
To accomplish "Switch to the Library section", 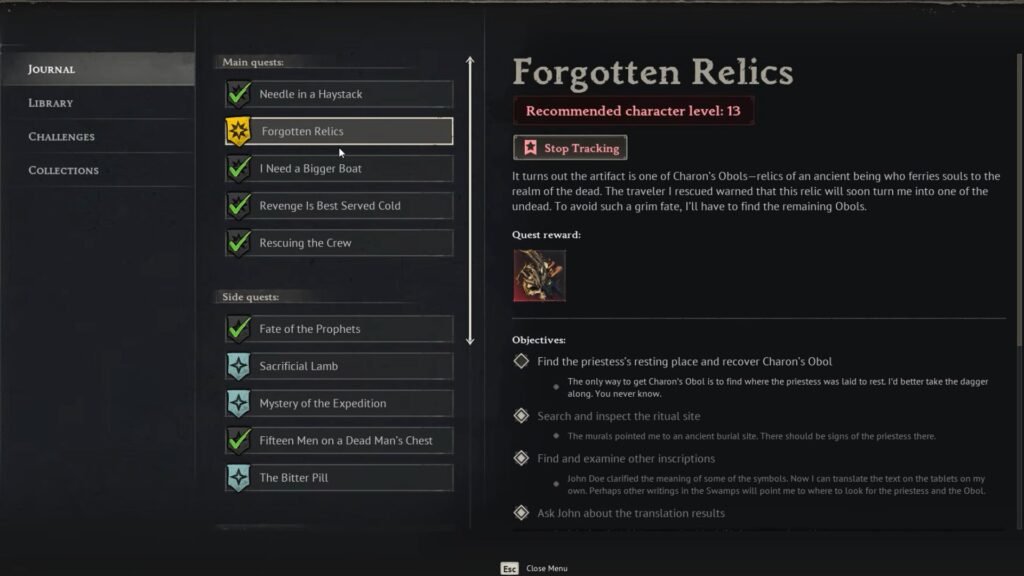I will tap(51, 103).
